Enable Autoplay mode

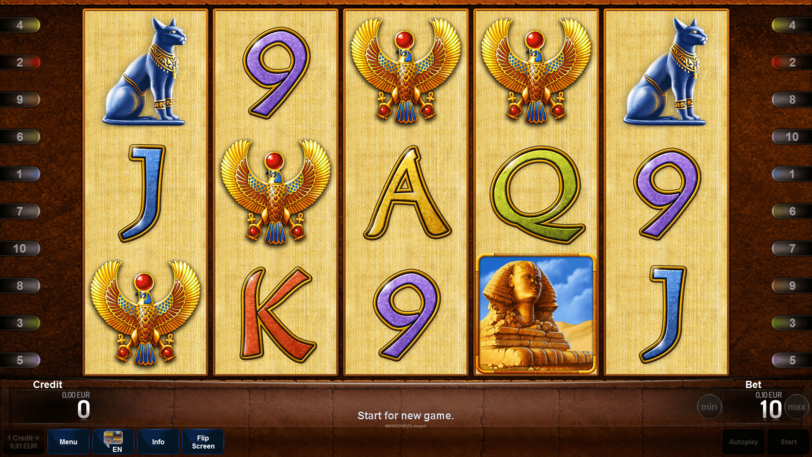(743, 441)
